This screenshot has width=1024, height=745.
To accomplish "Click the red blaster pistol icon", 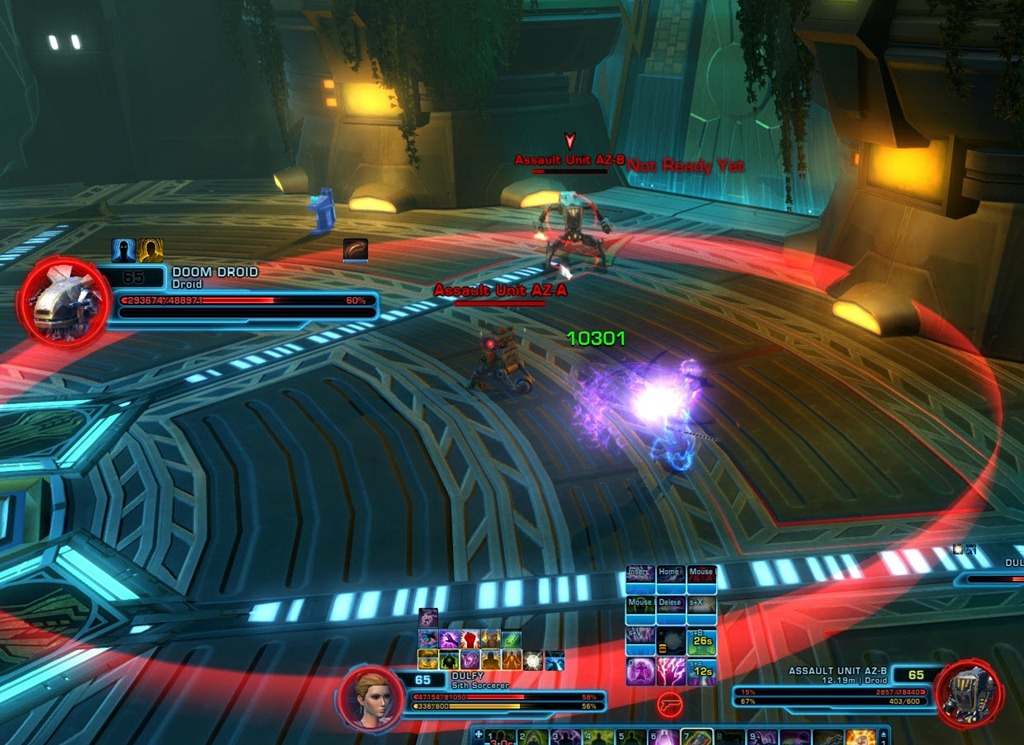I will [670, 706].
